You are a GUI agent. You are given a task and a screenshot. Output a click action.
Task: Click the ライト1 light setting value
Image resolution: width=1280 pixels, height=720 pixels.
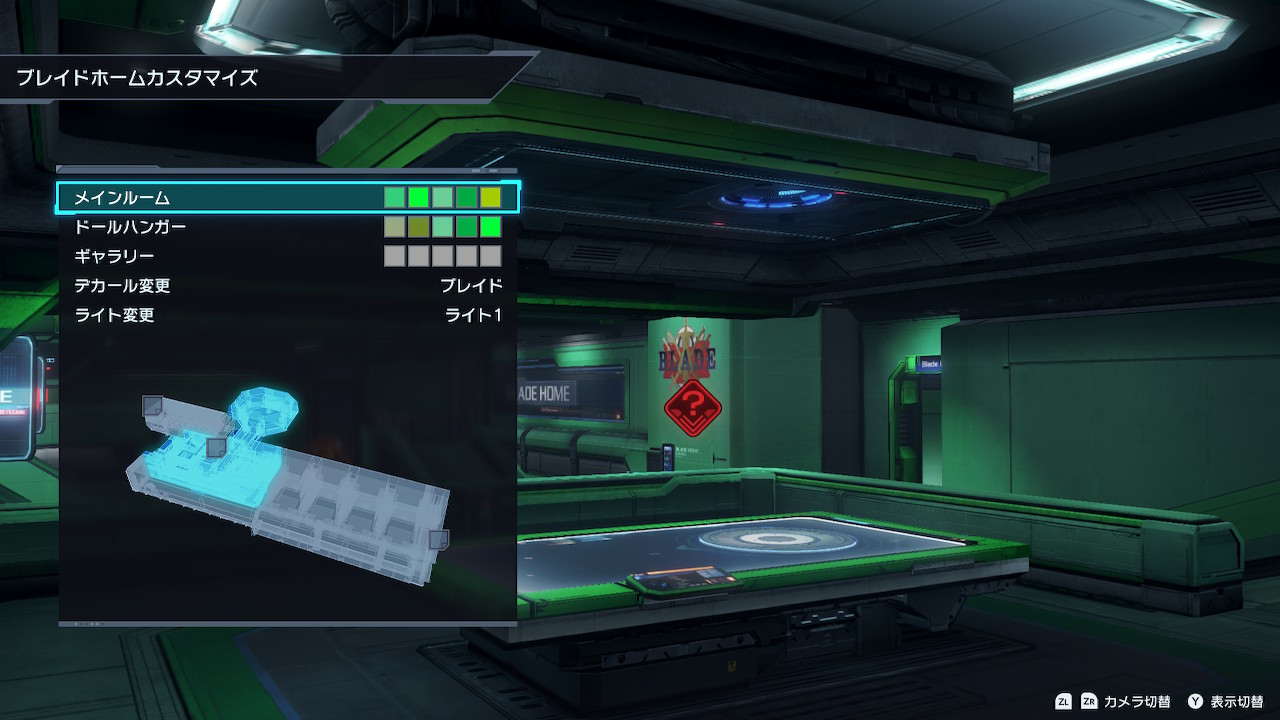click(x=473, y=315)
